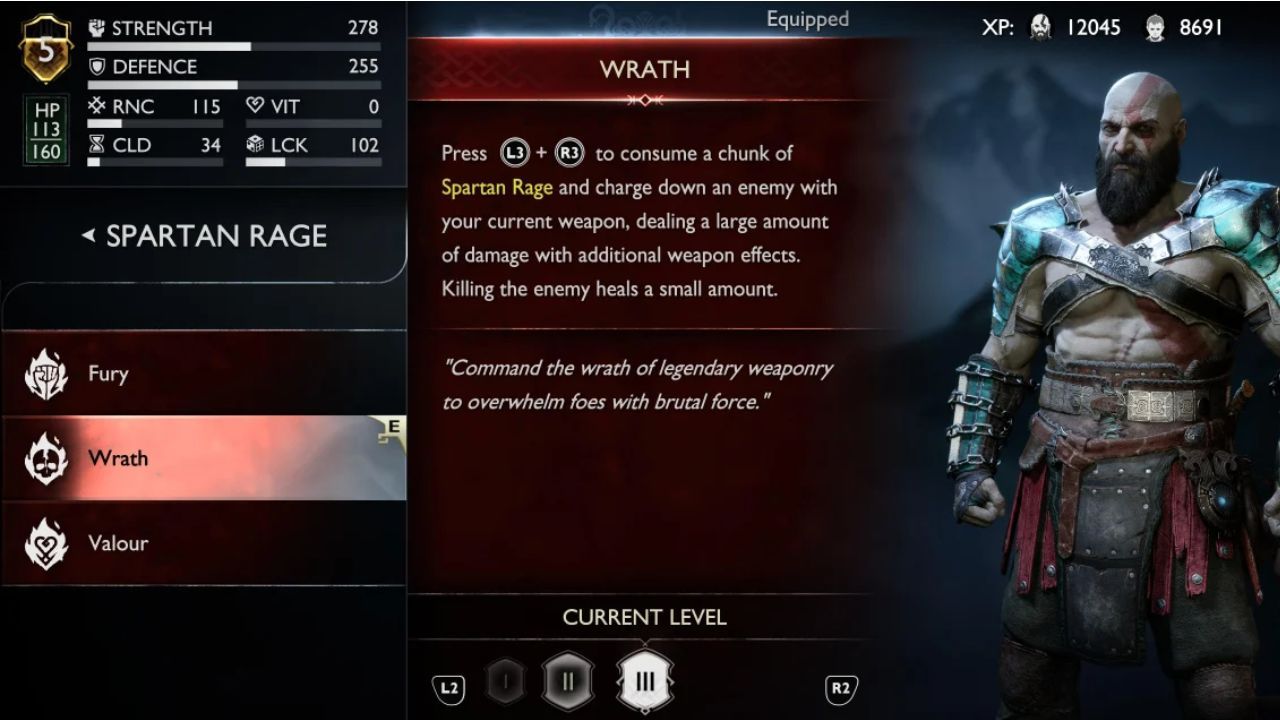Select level III pip

[645, 678]
